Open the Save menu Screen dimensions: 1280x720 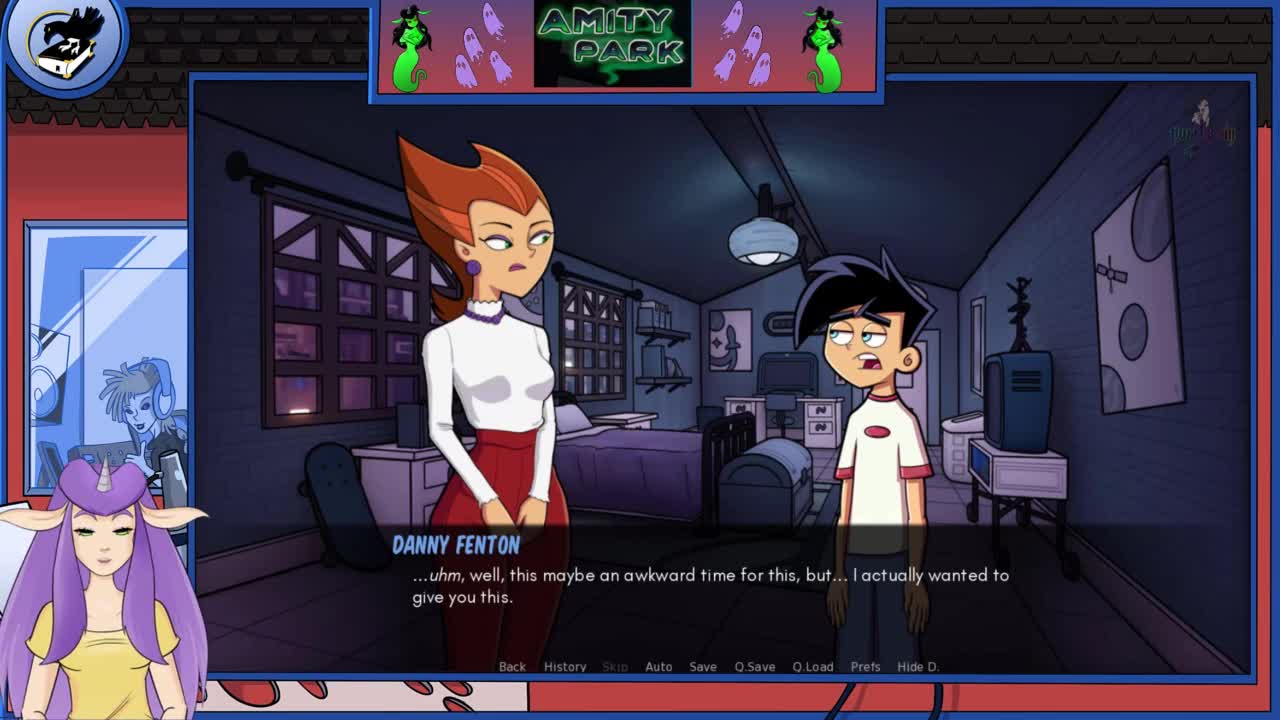click(703, 667)
